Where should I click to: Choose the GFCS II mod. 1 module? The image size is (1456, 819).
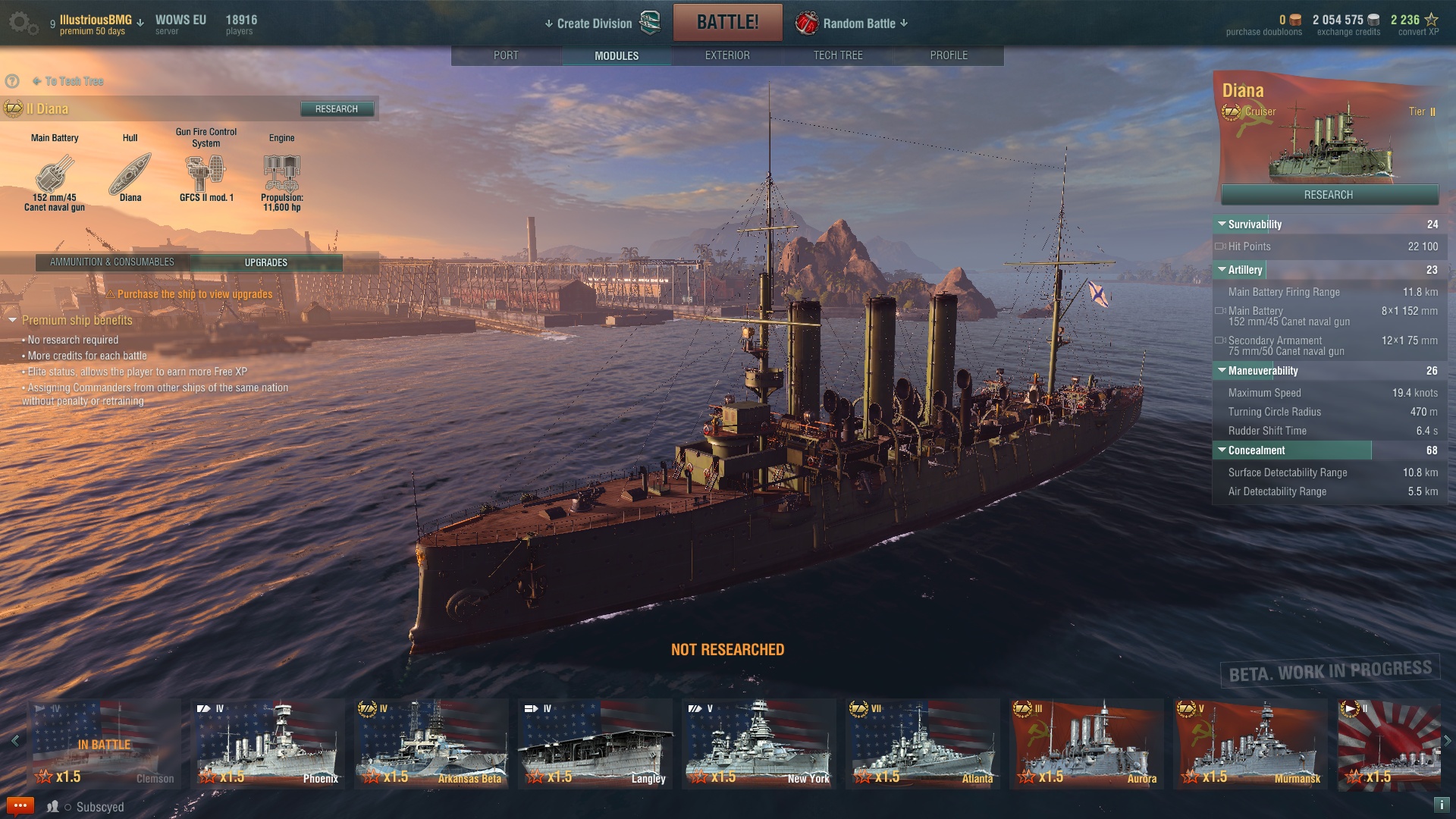(206, 175)
